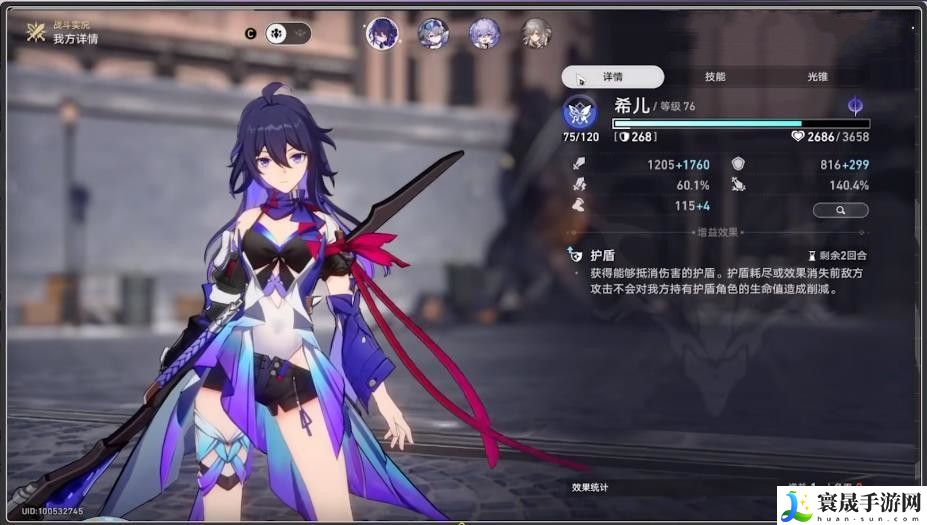Switch to the 技能 (Skills) tab
This screenshot has height=525, width=927.
[x=715, y=77]
